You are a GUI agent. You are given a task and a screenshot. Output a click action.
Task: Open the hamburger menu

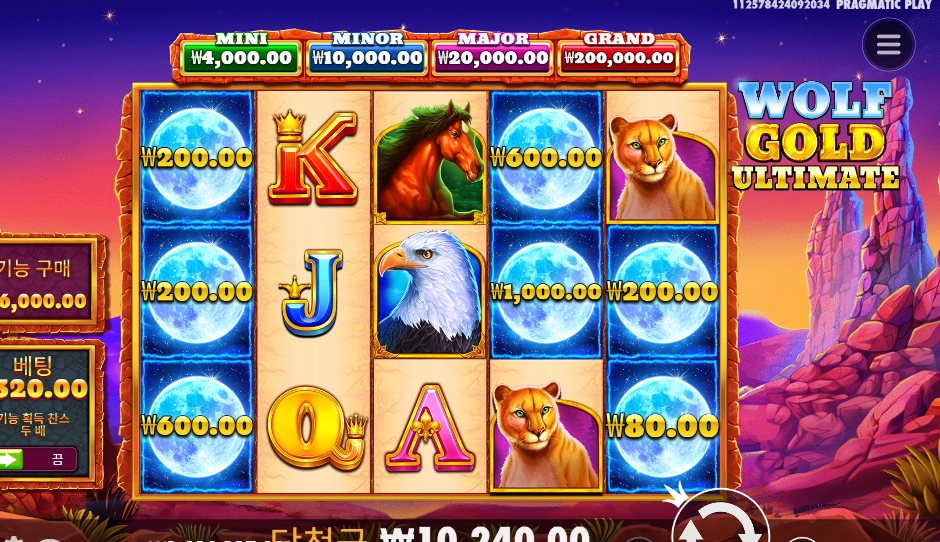click(x=888, y=45)
